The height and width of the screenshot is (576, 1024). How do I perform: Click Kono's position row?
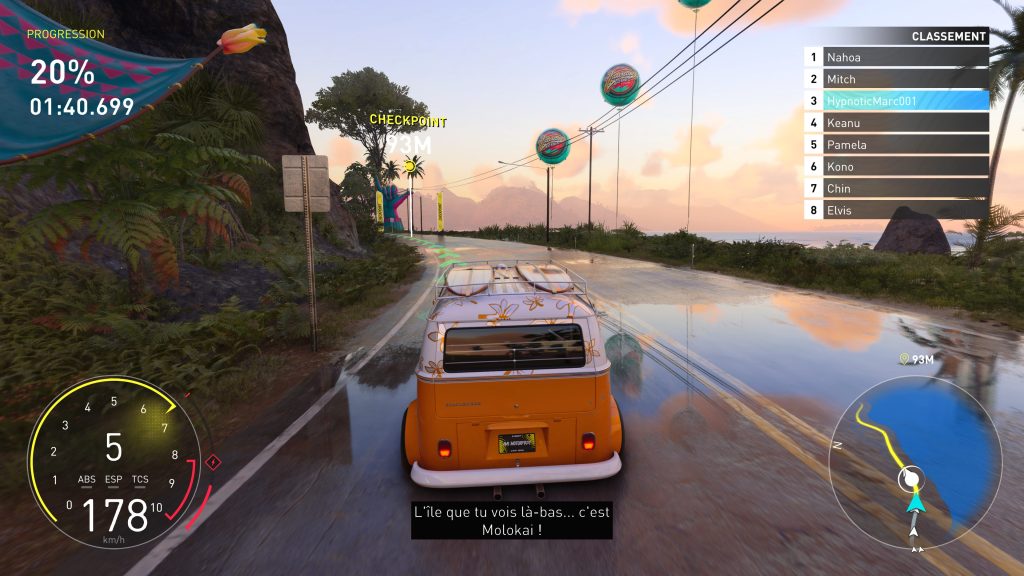pos(896,167)
